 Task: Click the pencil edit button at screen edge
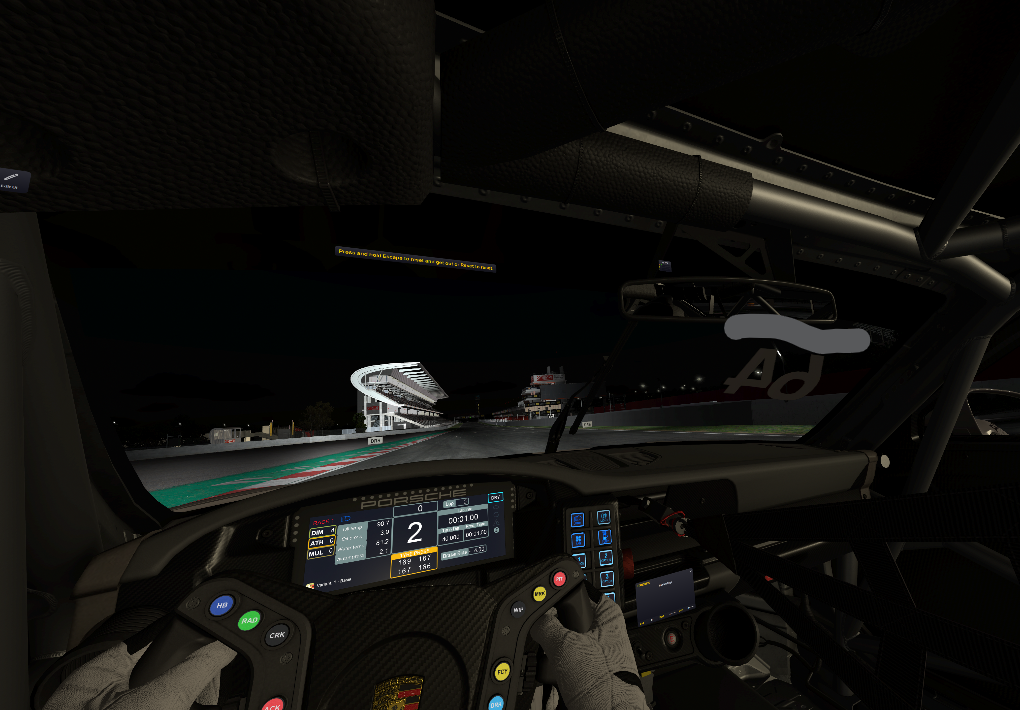pyautogui.click(x=13, y=180)
